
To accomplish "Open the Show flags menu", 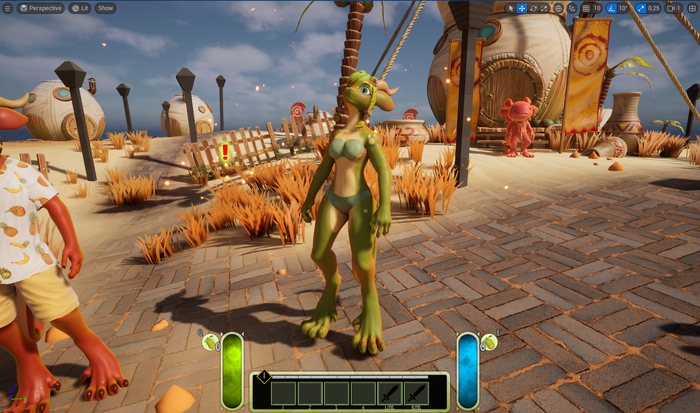I will 105,8.
